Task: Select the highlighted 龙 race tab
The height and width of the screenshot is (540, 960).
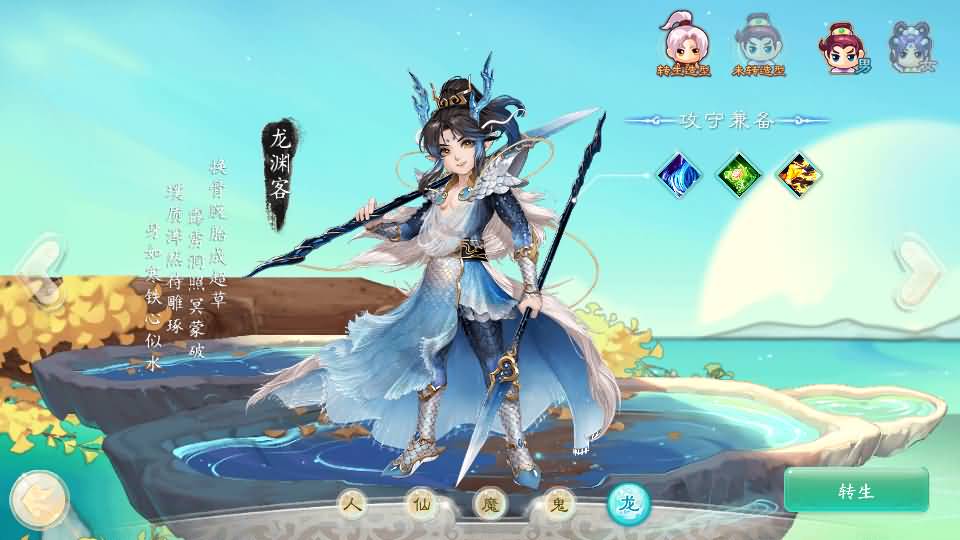Action: [x=629, y=505]
